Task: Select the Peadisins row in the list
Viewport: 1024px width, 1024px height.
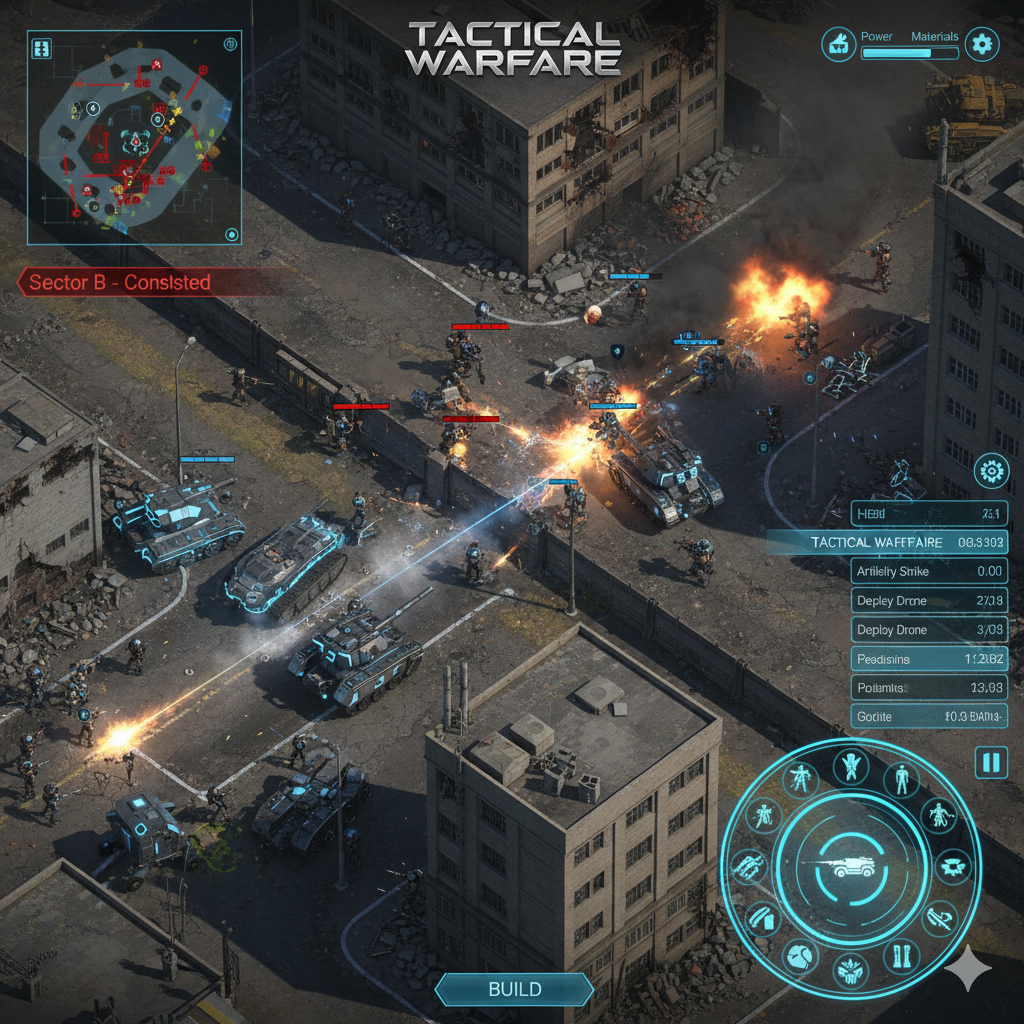Action: 928,659
